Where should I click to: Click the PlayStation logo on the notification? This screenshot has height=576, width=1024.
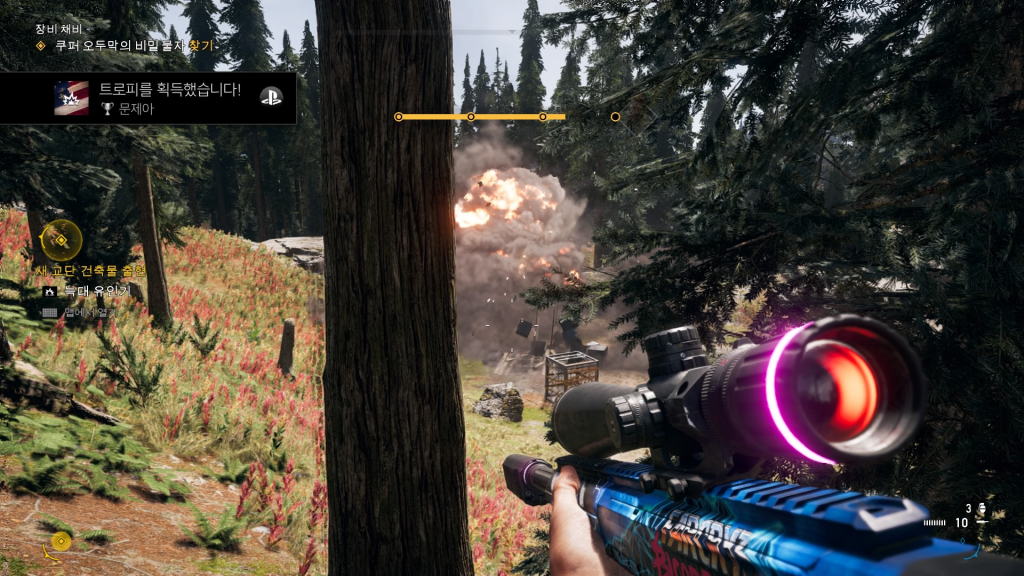[271, 96]
